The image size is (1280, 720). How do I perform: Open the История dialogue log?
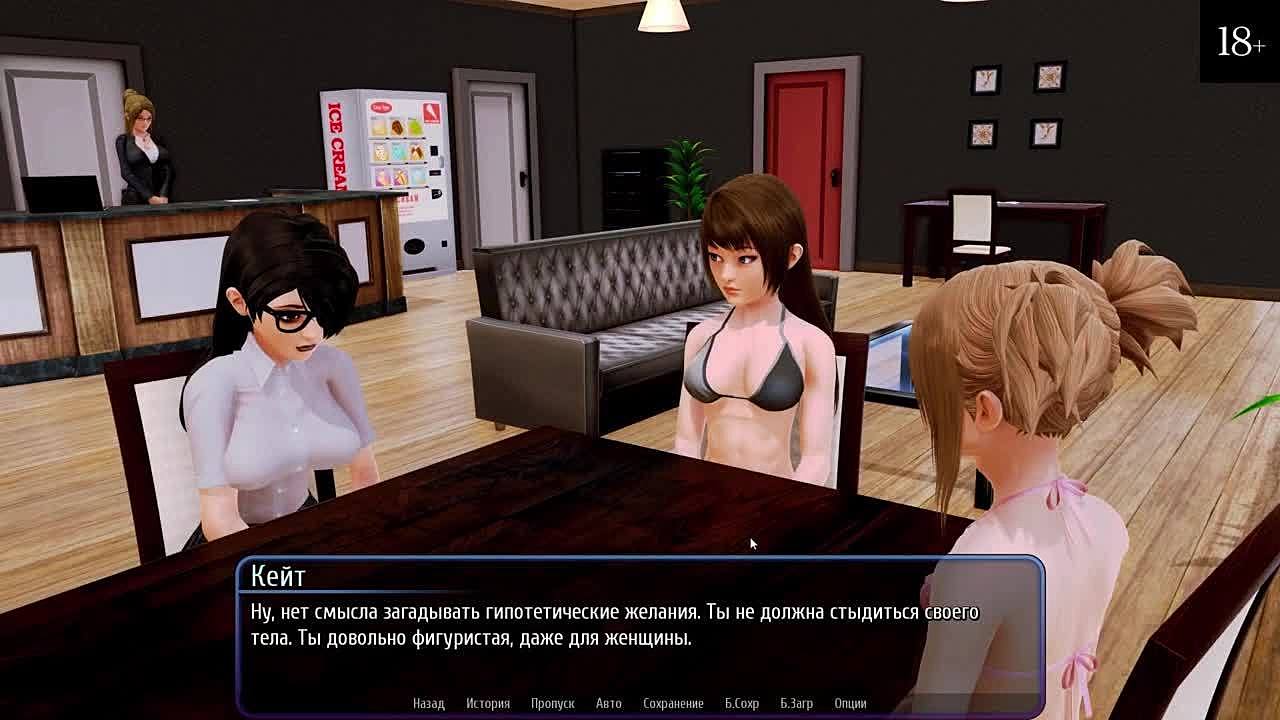point(488,703)
